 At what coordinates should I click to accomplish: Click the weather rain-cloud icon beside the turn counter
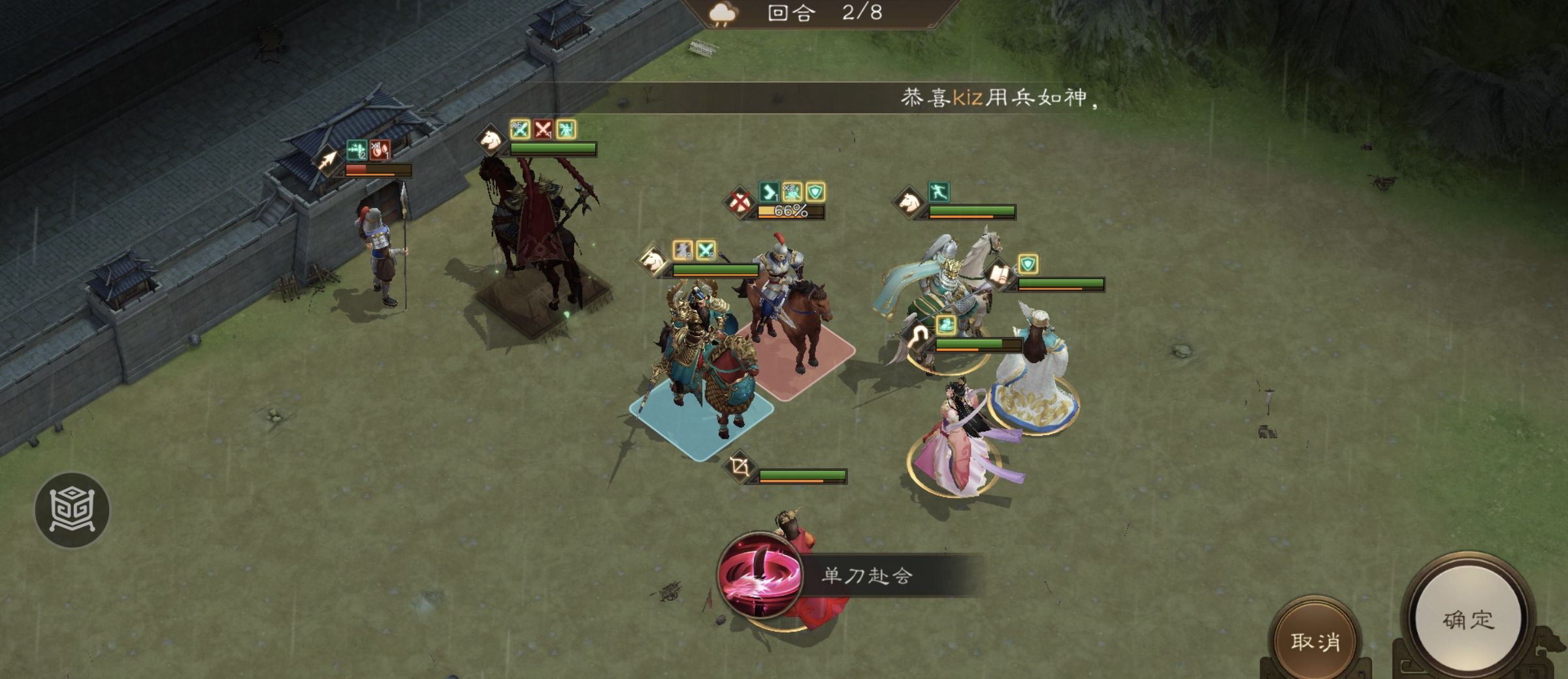[x=722, y=14]
